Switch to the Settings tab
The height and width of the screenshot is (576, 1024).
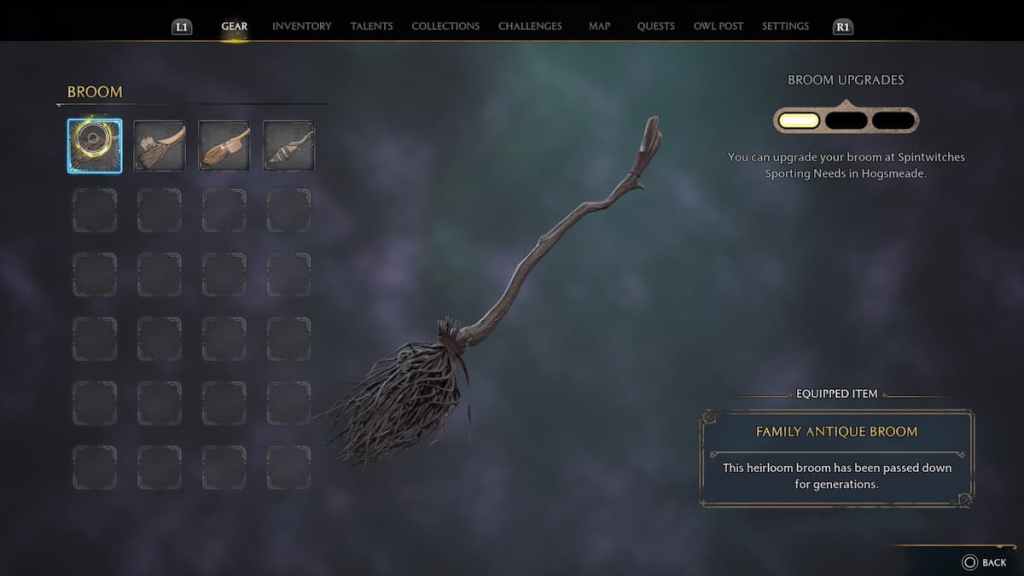pyautogui.click(x=785, y=26)
